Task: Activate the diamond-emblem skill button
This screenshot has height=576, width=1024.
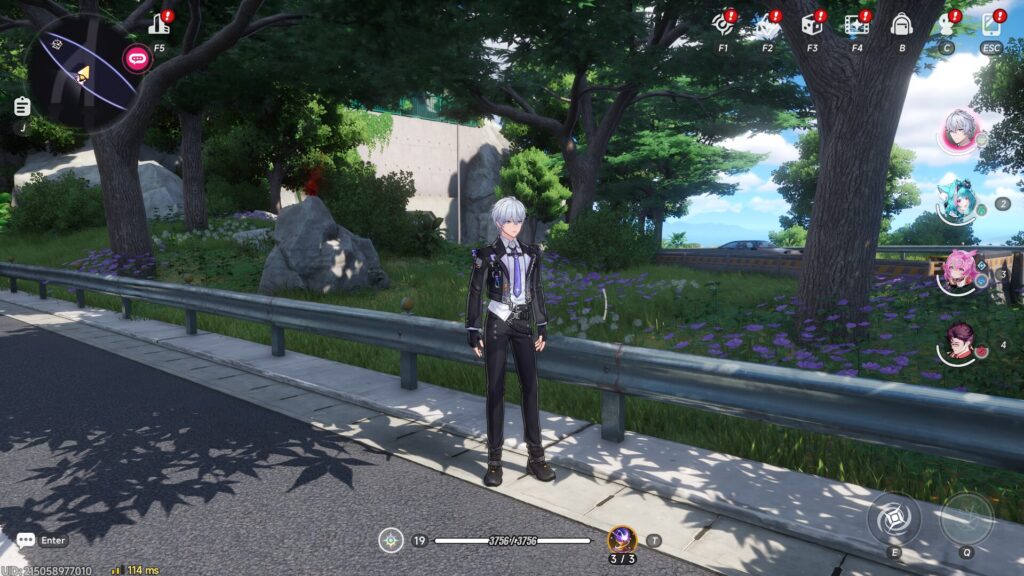Action: point(894,519)
